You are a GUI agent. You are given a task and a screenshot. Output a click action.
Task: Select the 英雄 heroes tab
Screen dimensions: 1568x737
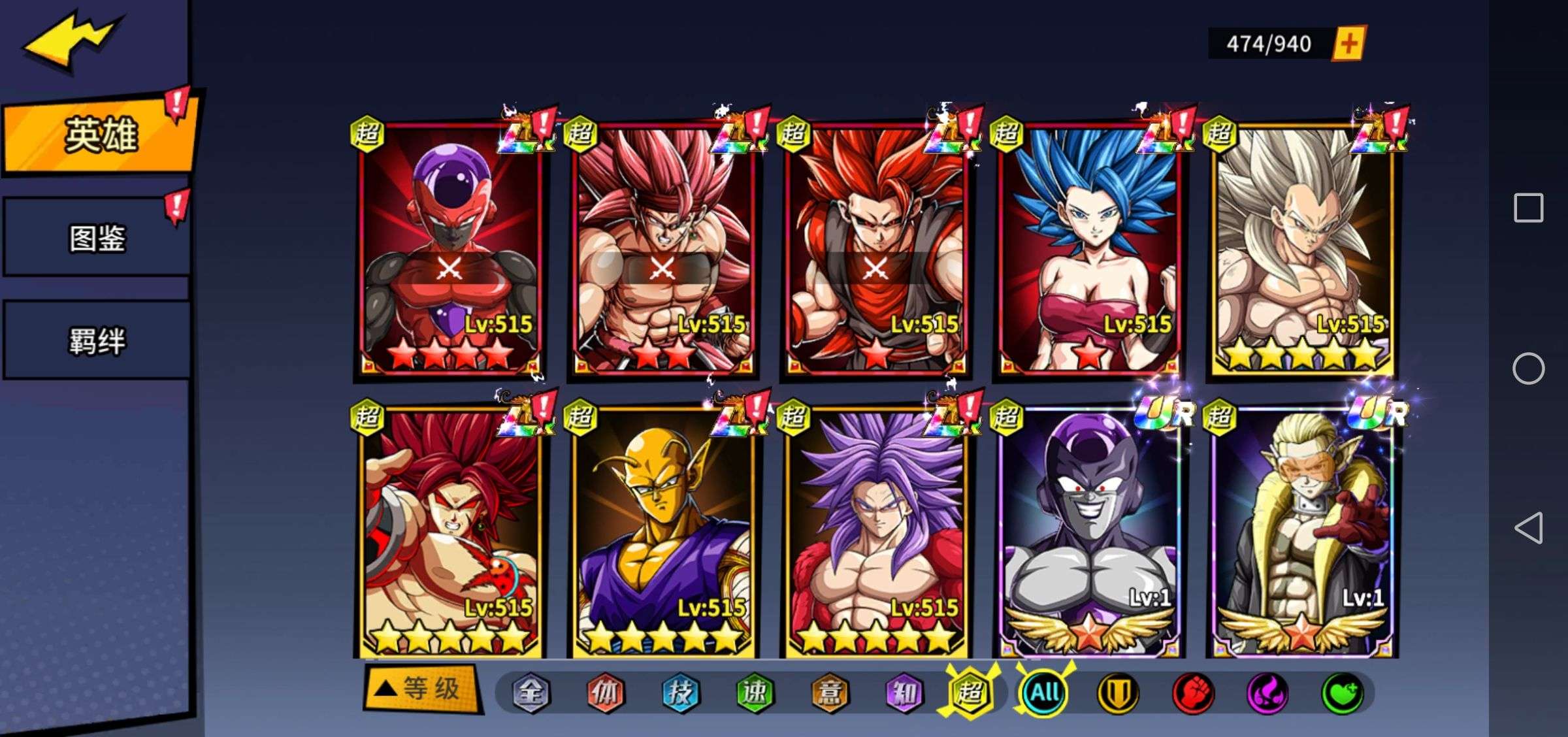99,135
